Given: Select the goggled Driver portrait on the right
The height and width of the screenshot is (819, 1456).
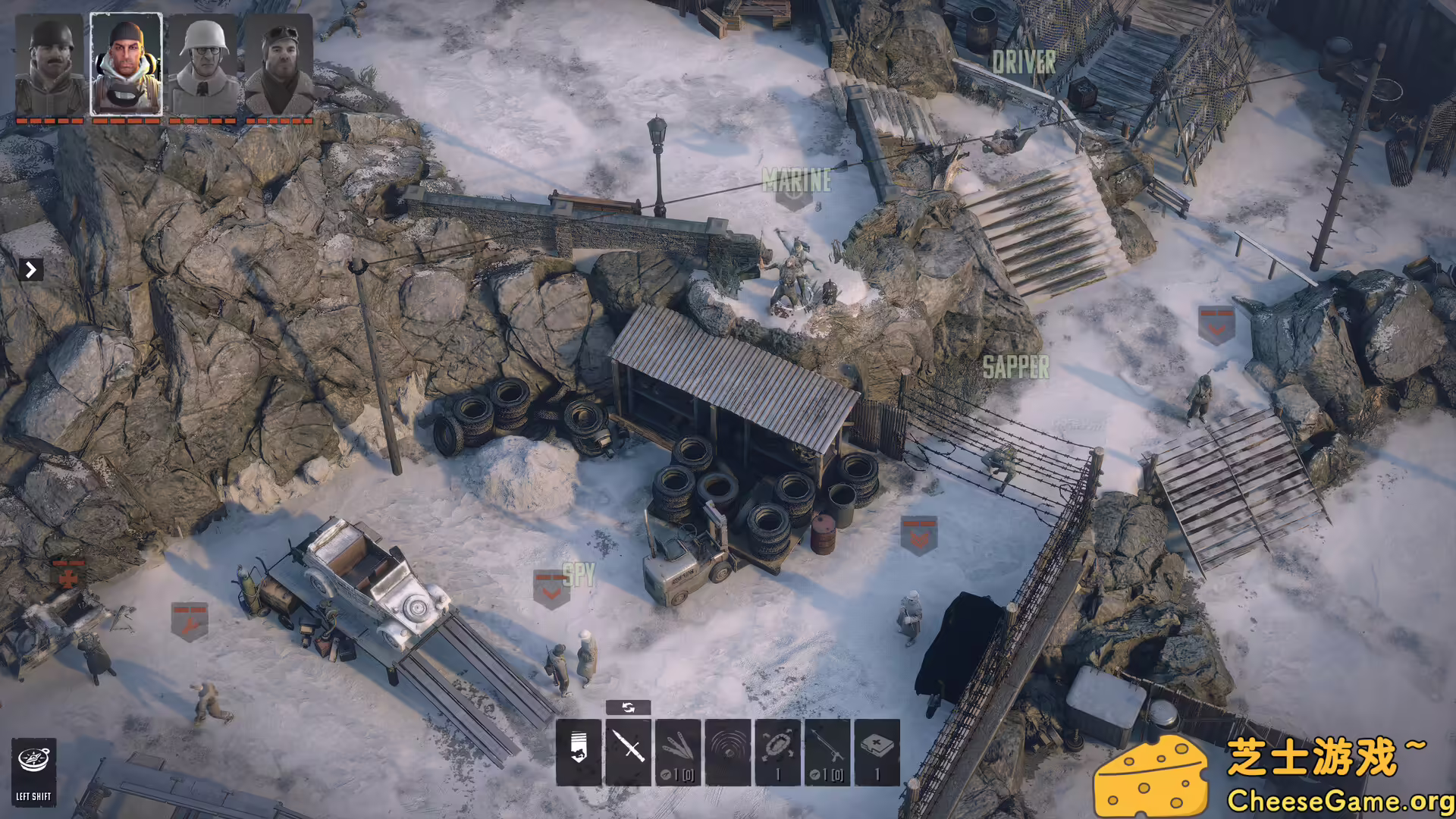Looking at the screenshot, I should [x=279, y=64].
